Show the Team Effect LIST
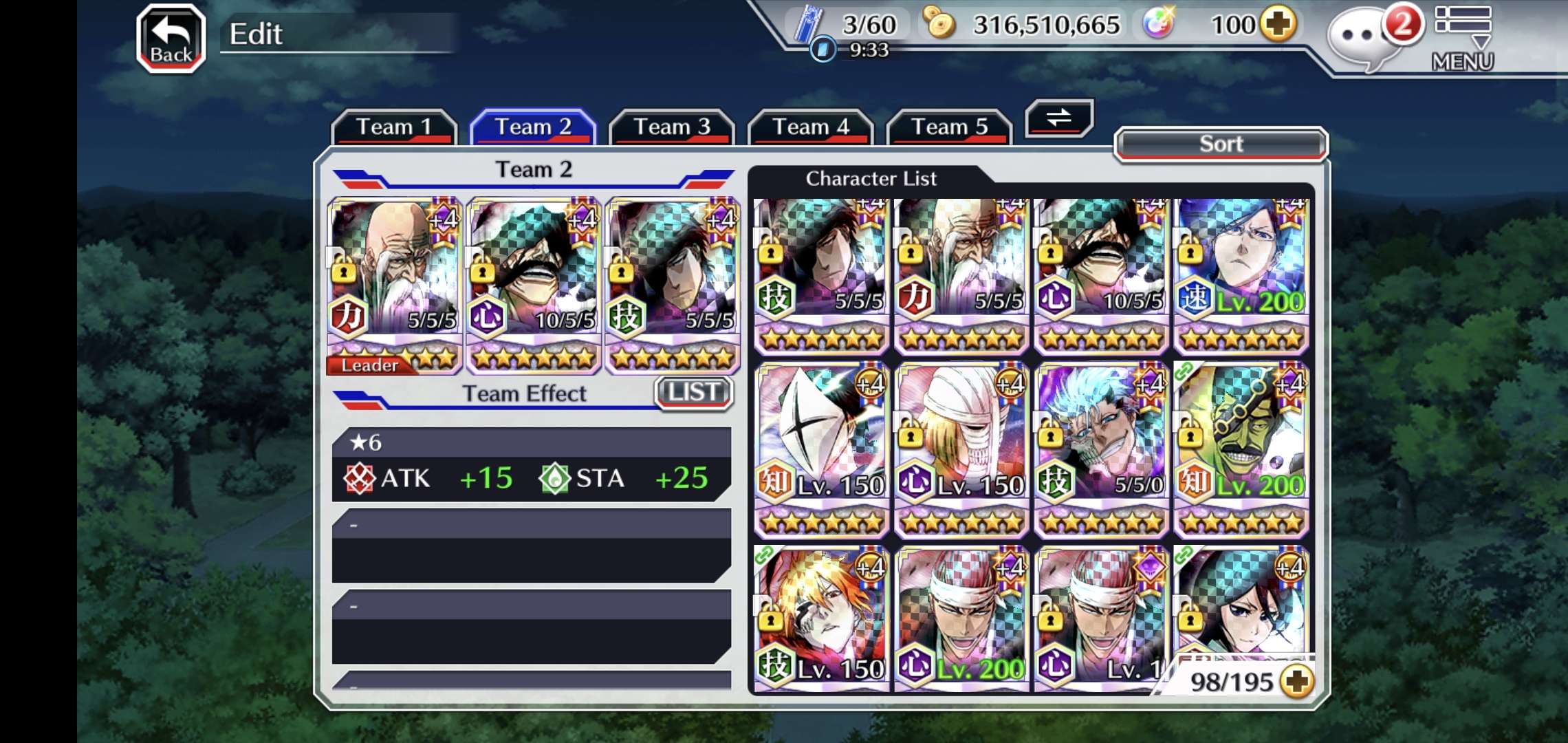The height and width of the screenshot is (743, 1568). (693, 393)
